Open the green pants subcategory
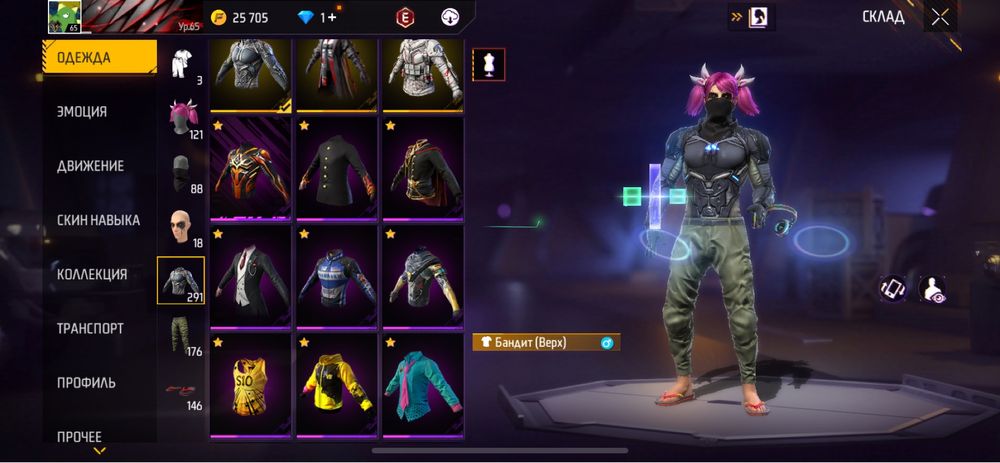 coord(181,335)
